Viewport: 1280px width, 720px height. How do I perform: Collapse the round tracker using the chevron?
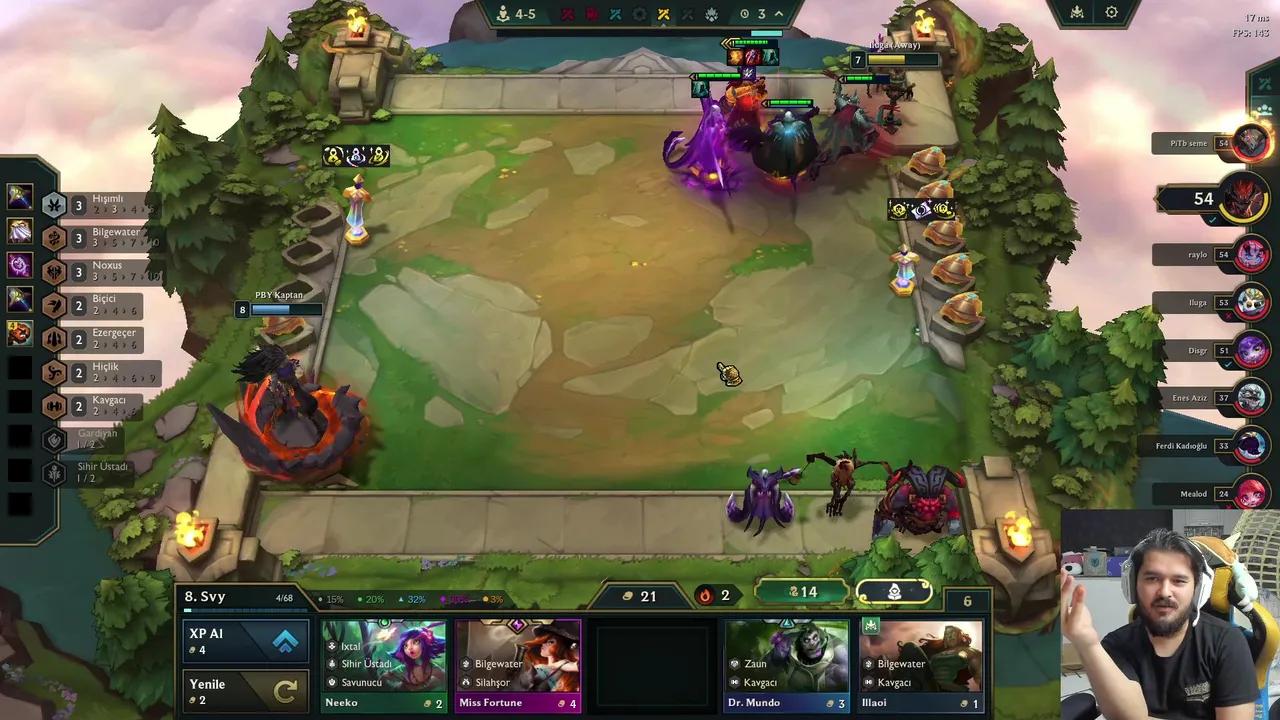click(x=778, y=13)
